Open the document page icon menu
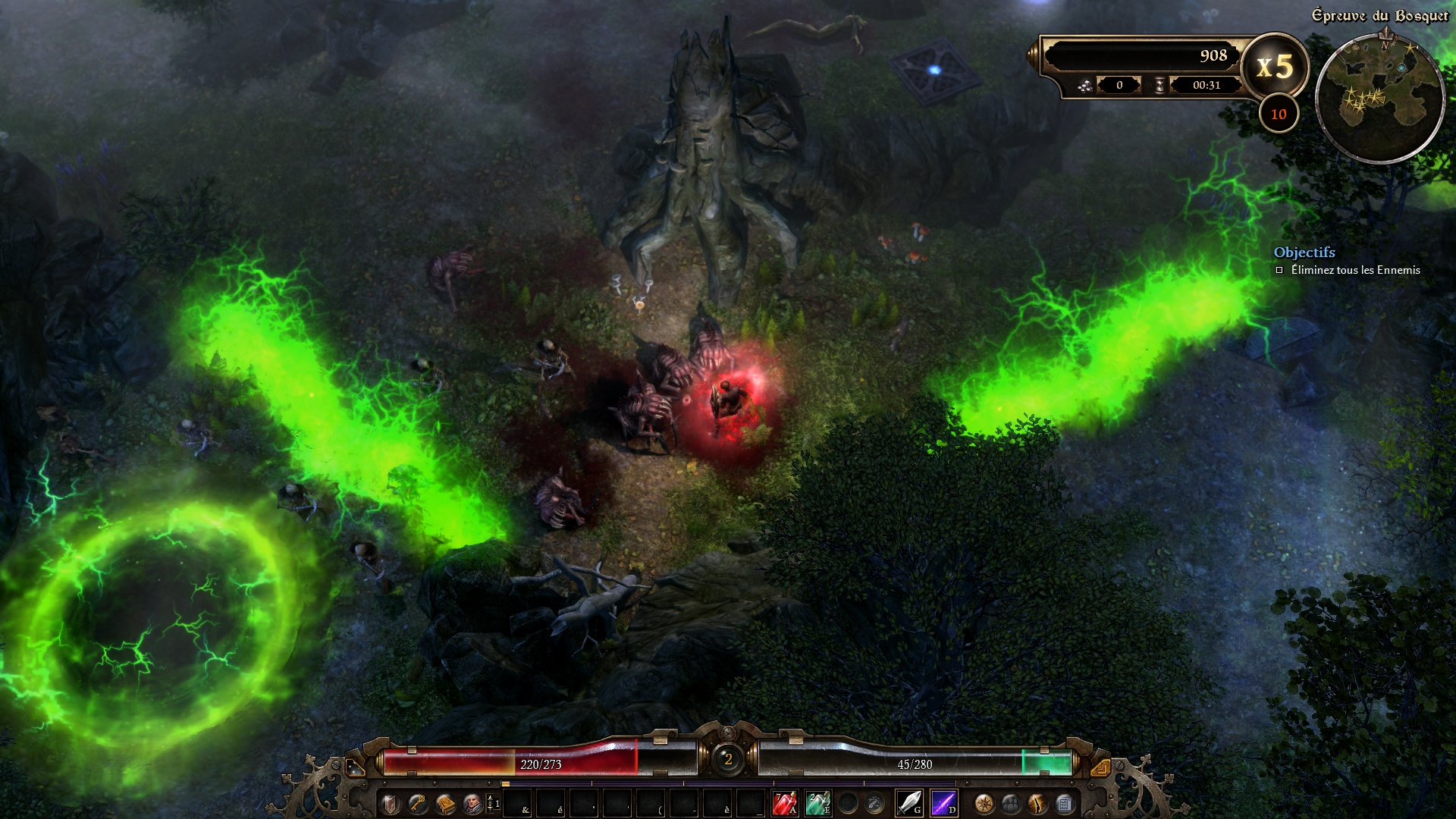The width and height of the screenshot is (1456, 819). click(x=1064, y=803)
